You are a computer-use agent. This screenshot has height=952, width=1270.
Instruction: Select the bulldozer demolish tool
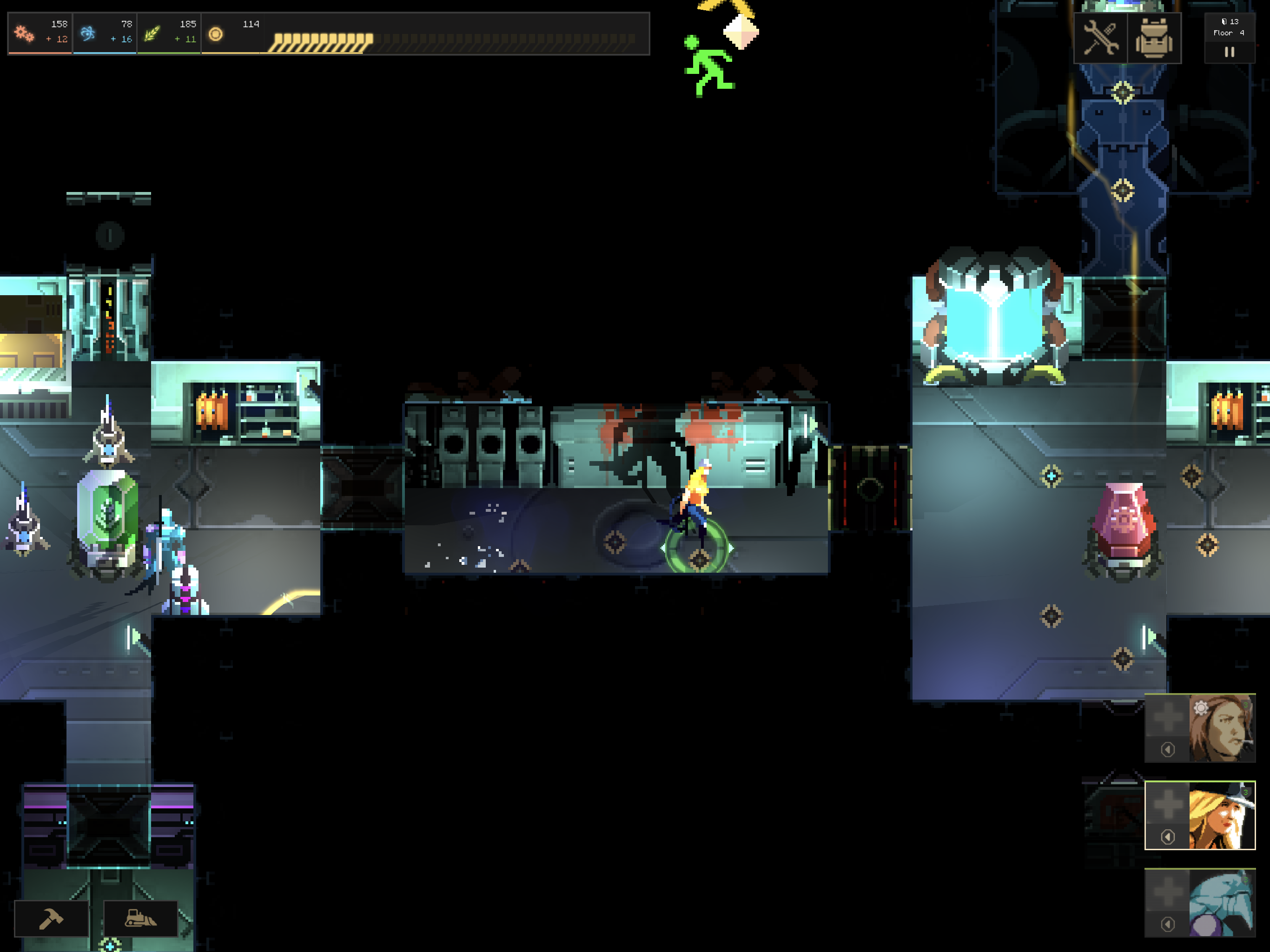point(142,919)
